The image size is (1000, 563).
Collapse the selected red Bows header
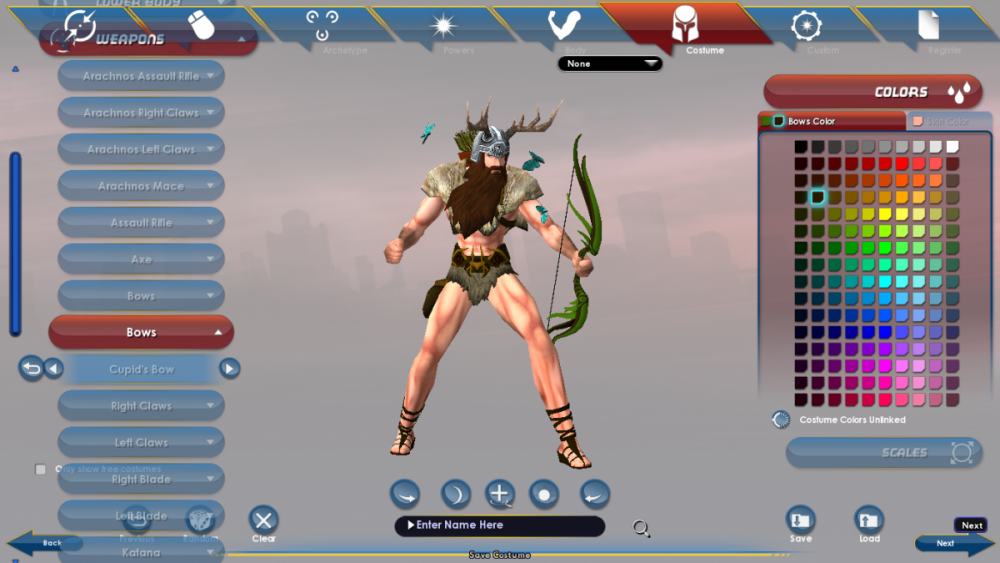click(141, 332)
